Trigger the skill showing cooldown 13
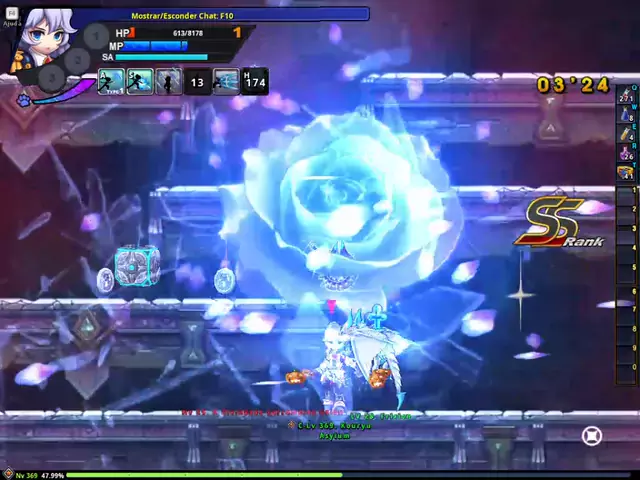The height and width of the screenshot is (480, 640). click(197, 82)
